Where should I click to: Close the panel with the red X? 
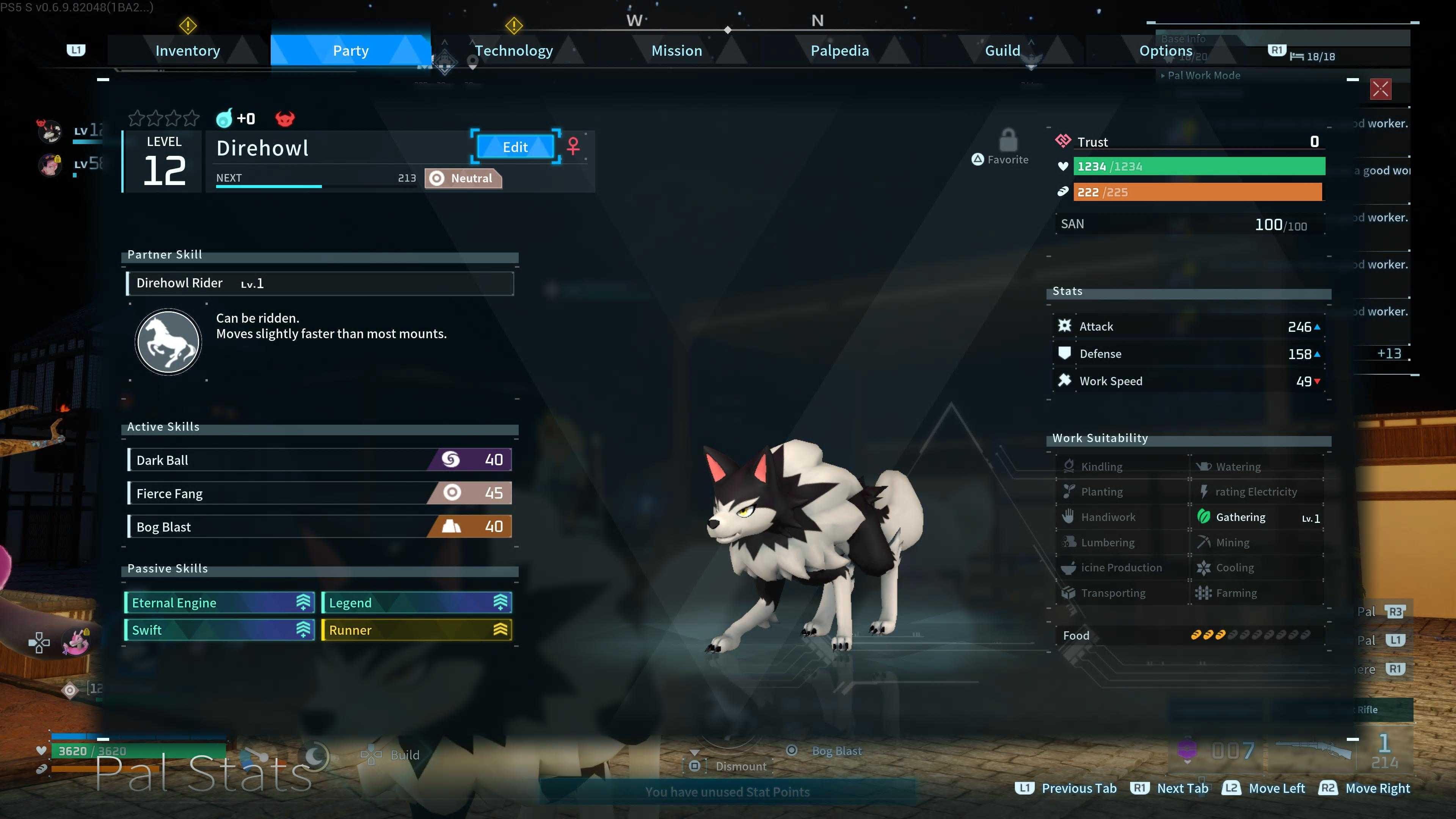coord(1380,89)
